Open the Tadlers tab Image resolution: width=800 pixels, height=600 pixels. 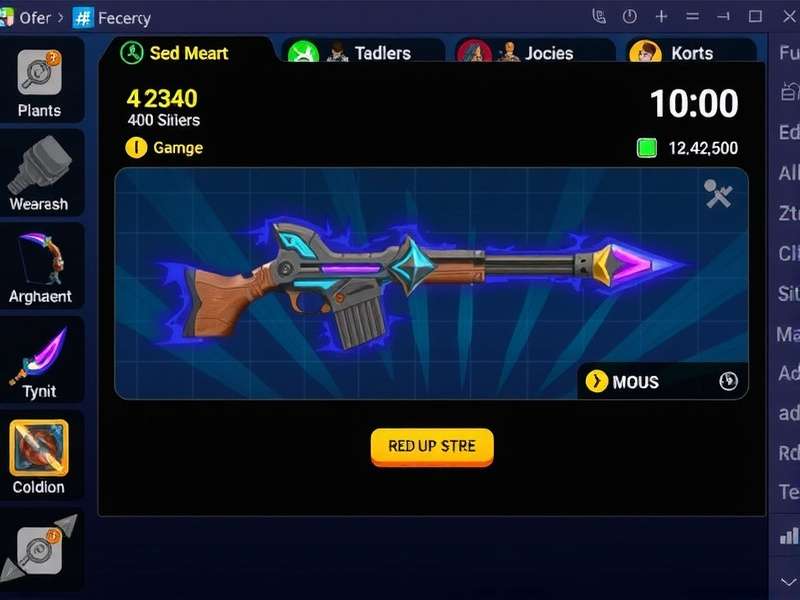364,53
